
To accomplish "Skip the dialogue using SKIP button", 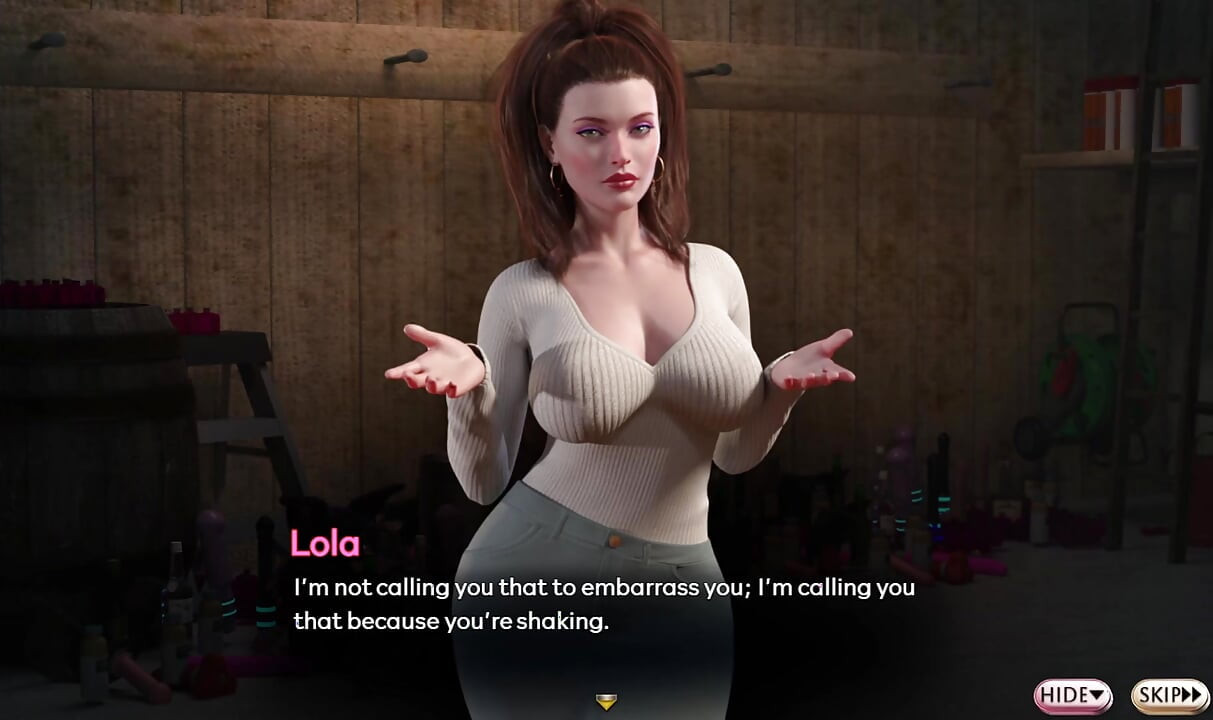I will click(1170, 695).
